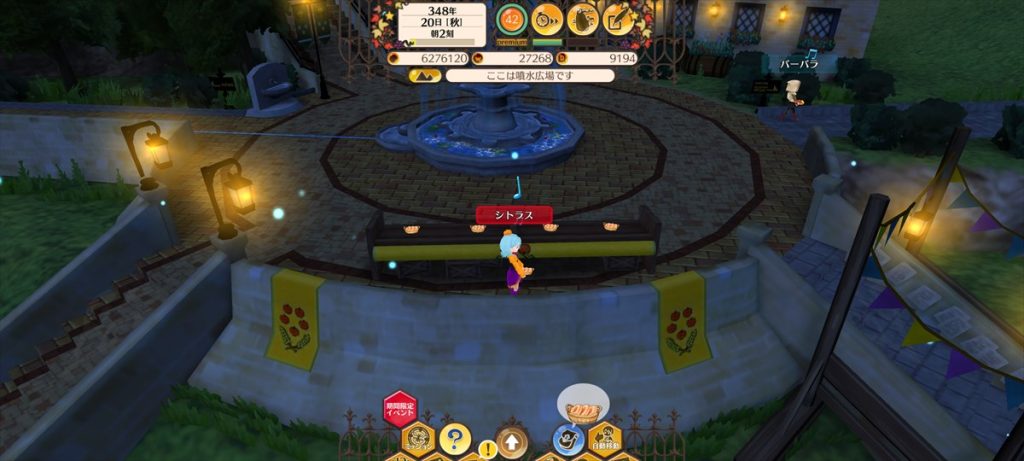Click the yellow question mark help button
1024x461 pixels.
(454, 438)
